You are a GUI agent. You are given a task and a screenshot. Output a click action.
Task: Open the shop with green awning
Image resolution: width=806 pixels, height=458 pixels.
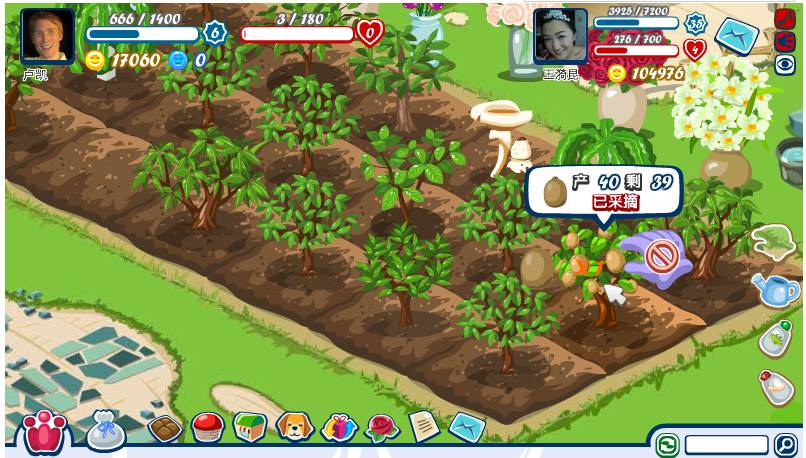click(x=250, y=427)
